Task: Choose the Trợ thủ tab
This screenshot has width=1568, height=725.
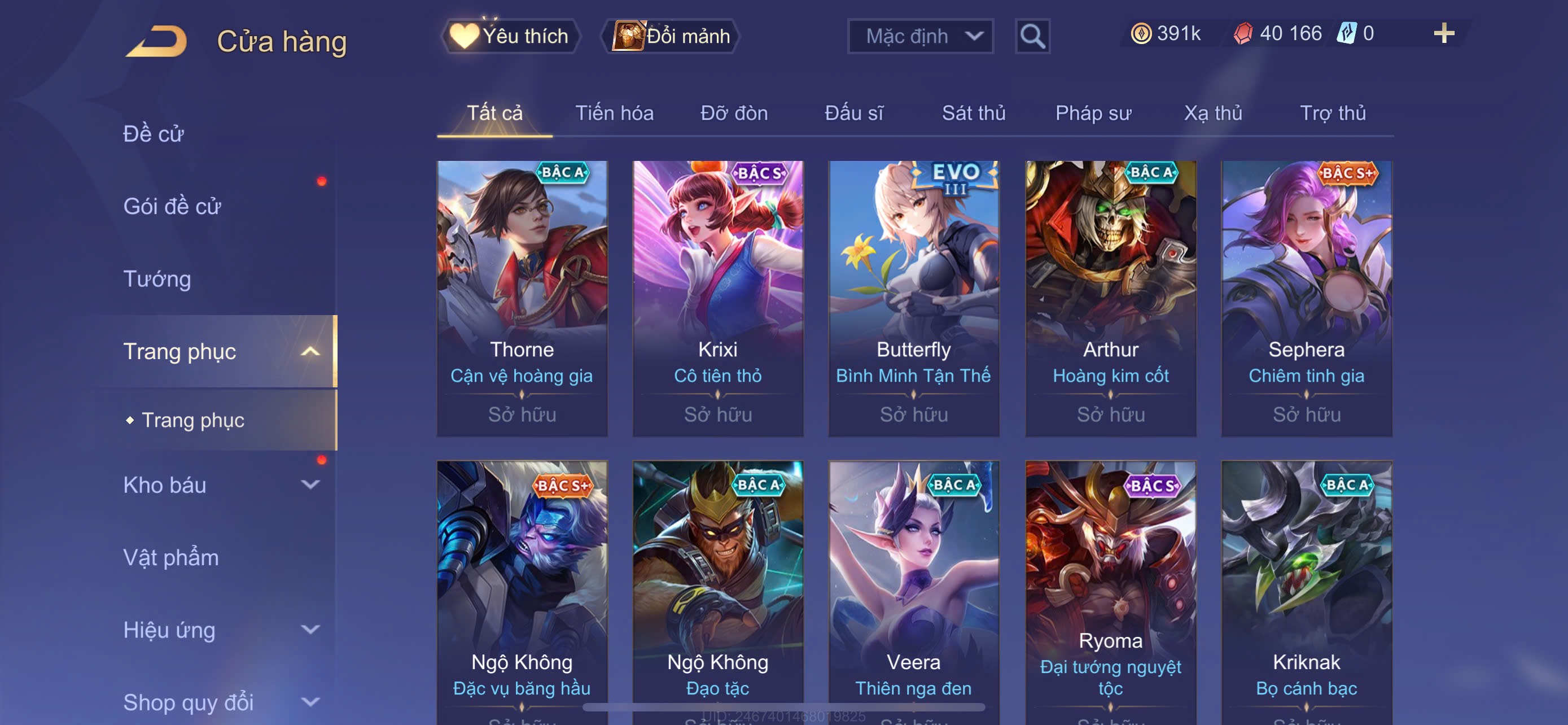Action: click(x=1333, y=113)
